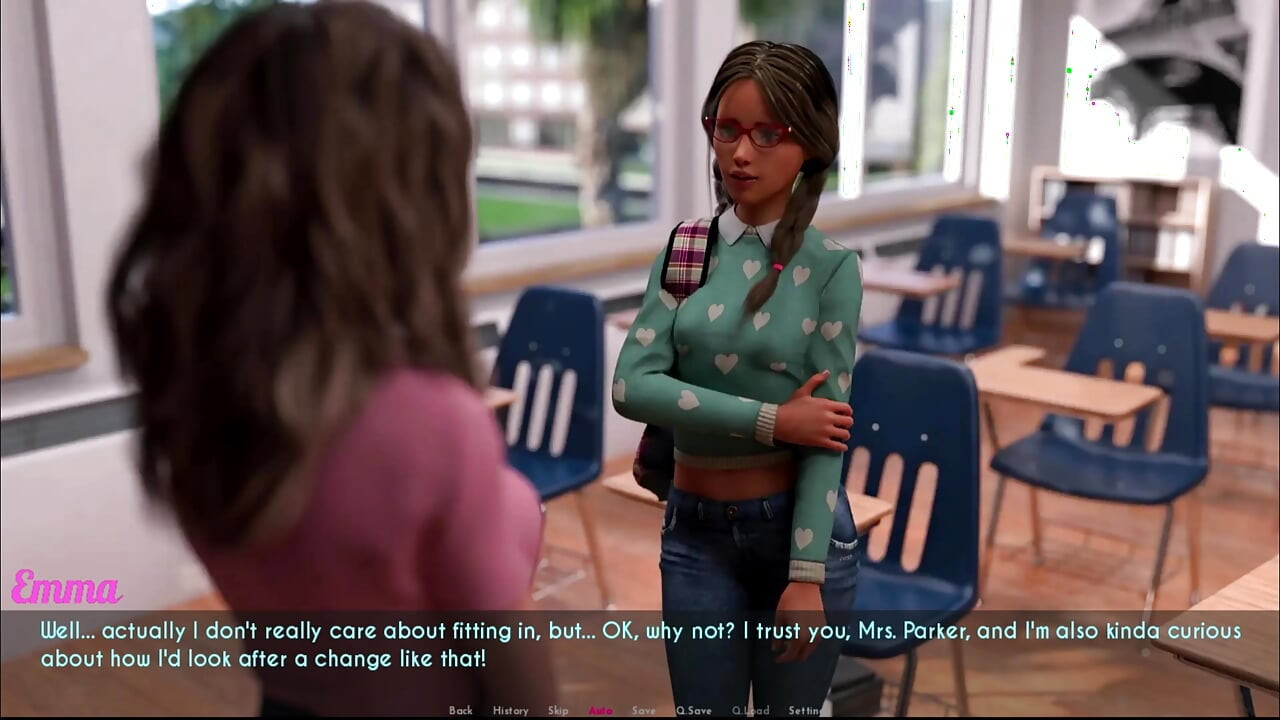Open the Save game screen

tap(644, 710)
